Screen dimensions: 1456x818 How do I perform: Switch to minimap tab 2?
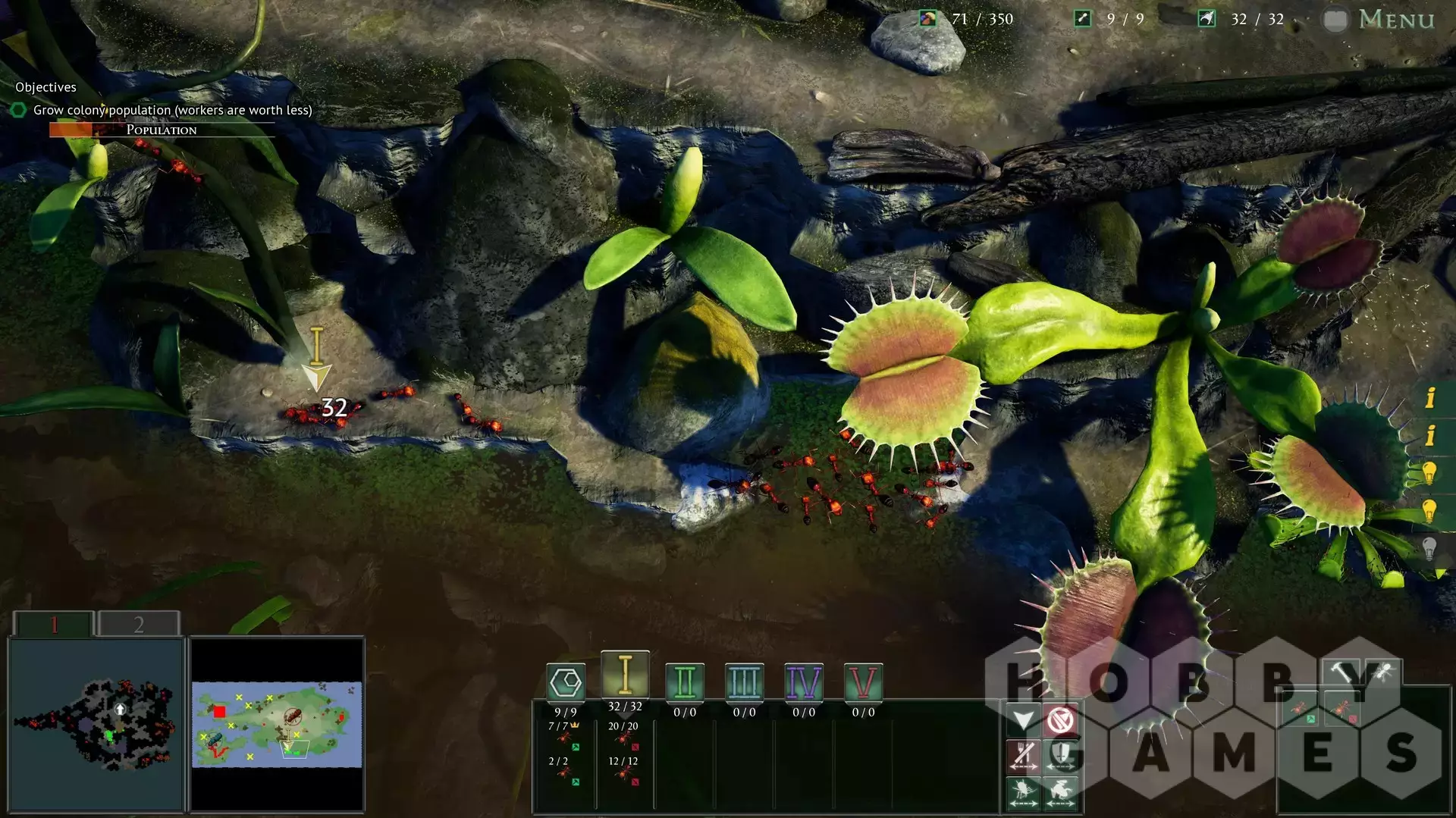tap(139, 624)
